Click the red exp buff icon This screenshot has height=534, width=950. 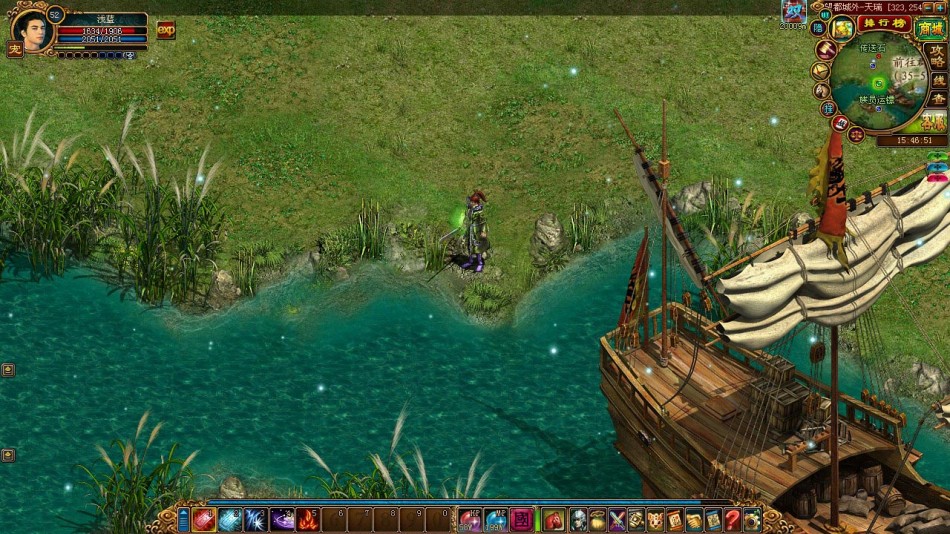click(x=165, y=30)
